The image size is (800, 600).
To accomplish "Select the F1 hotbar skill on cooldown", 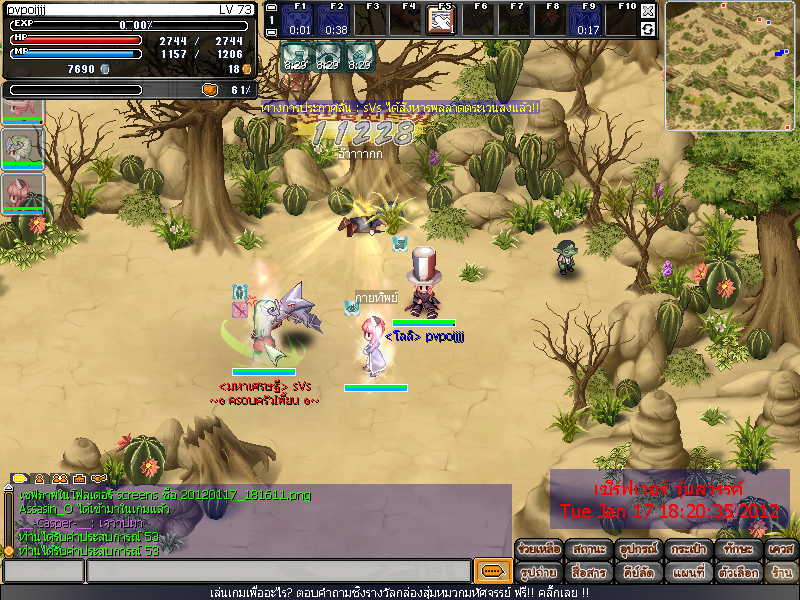I will tap(299, 21).
